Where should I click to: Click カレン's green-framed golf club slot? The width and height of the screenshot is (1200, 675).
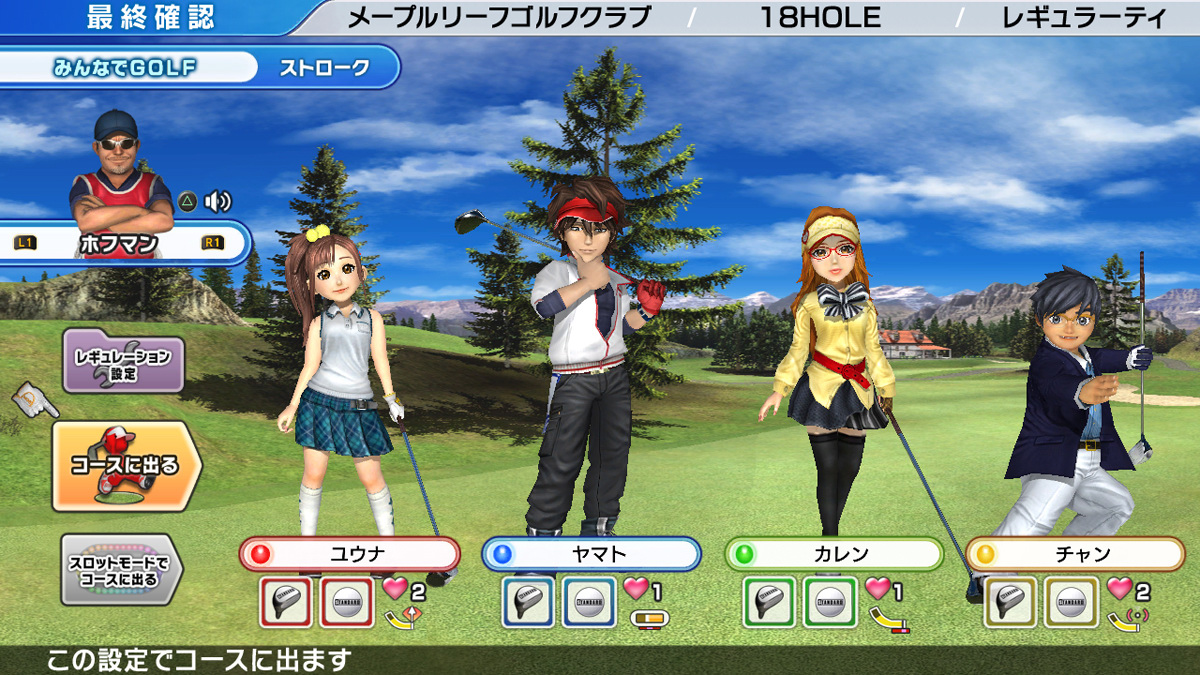click(770, 602)
